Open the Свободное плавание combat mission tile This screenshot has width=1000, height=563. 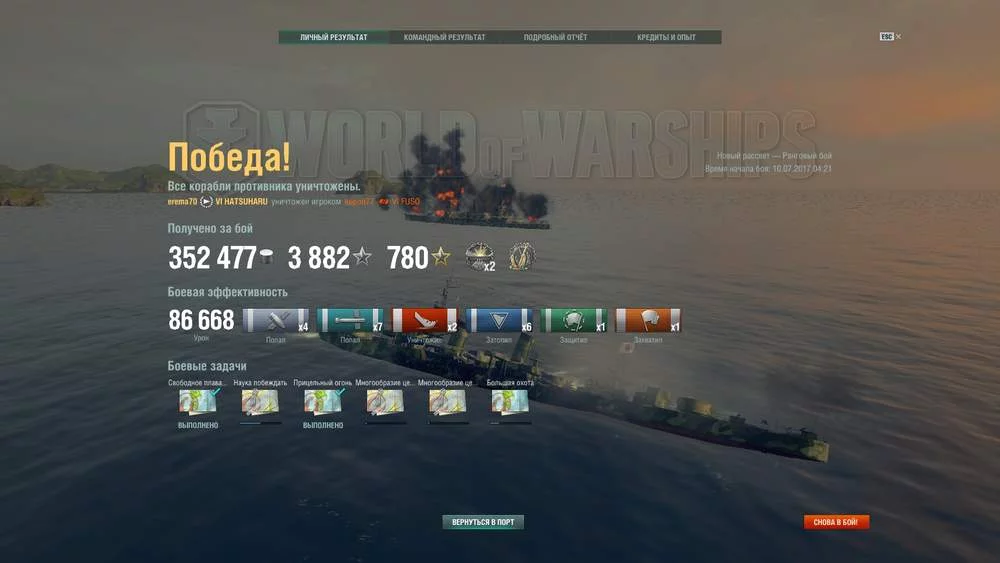click(x=197, y=402)
